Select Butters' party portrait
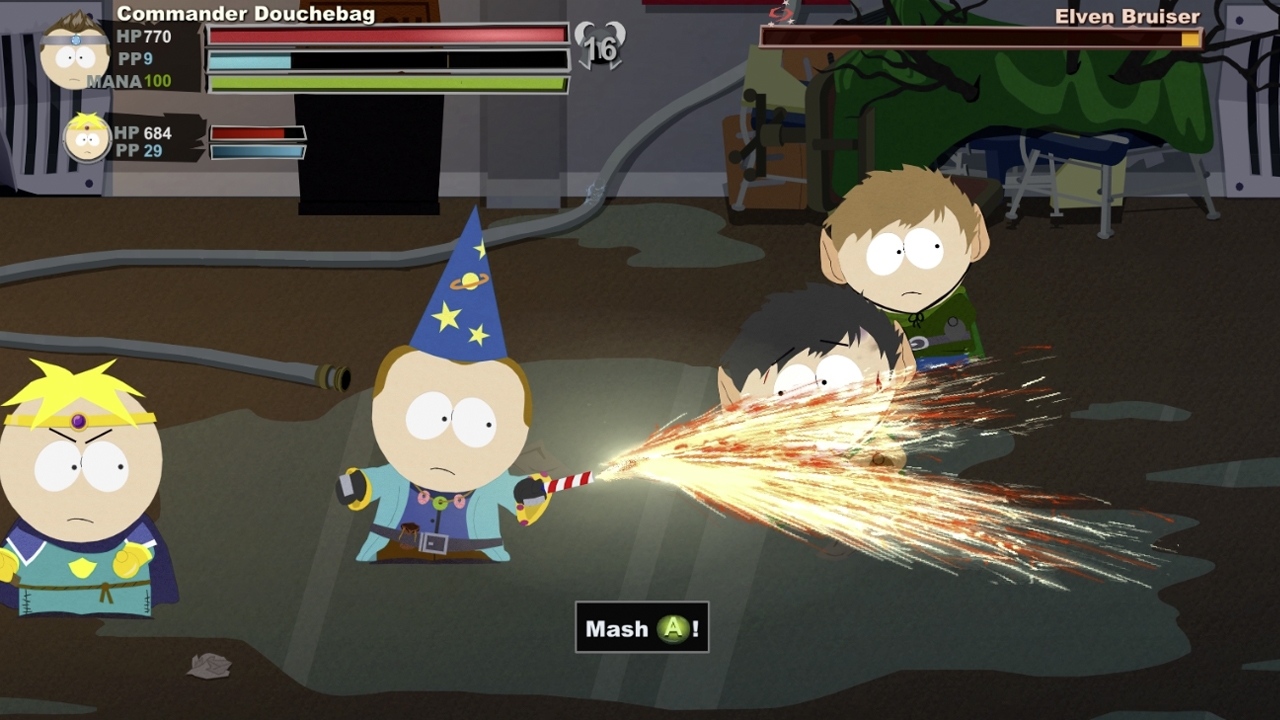The width and height of the screenshot is (1280, 720). point(87,138)
